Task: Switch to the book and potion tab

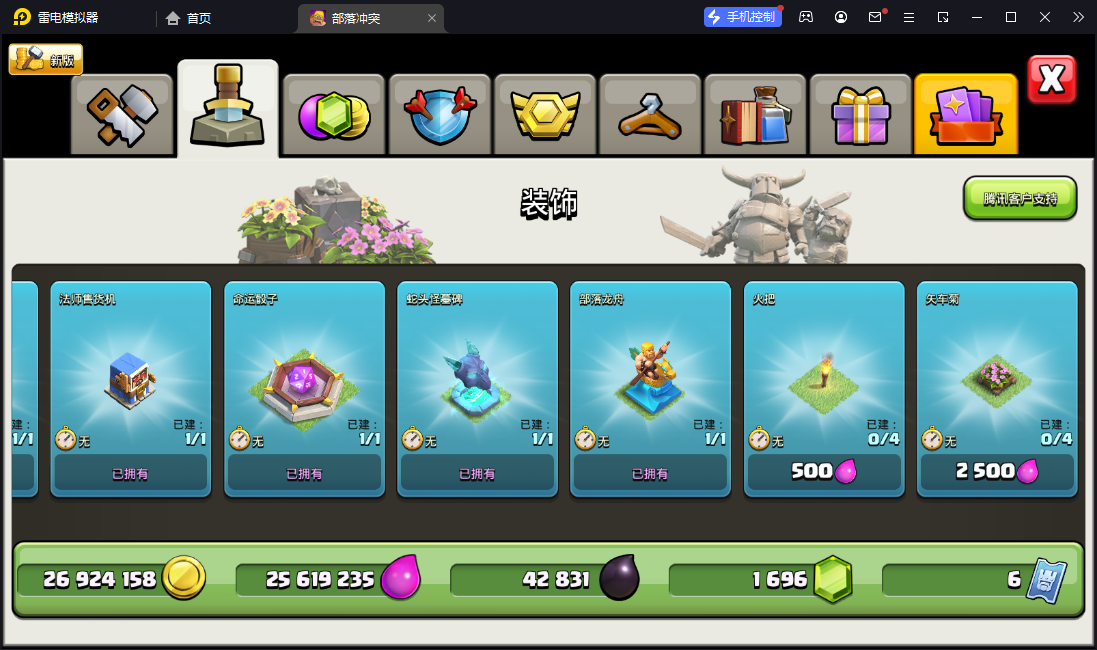Action: (755, 115)
